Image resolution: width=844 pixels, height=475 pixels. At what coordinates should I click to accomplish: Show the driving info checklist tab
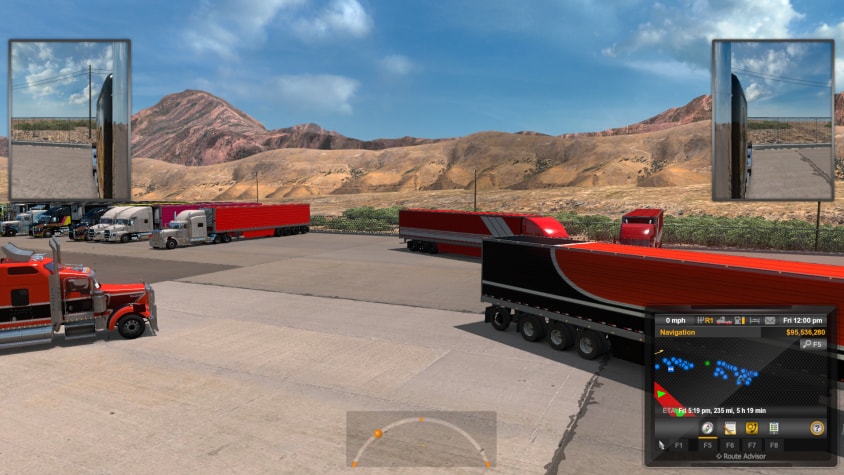(773, 428)
